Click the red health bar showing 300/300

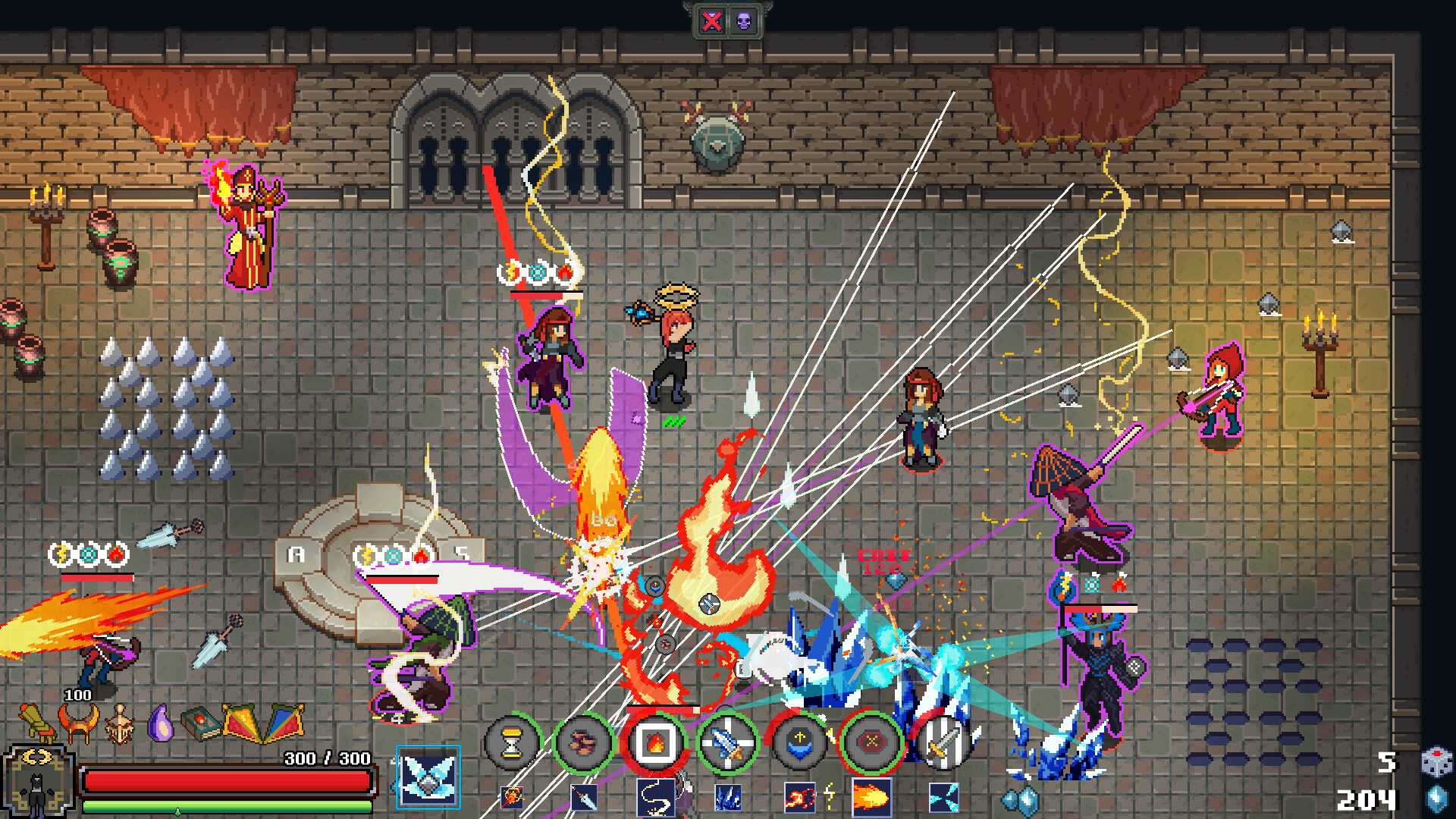tap(227, 780)
